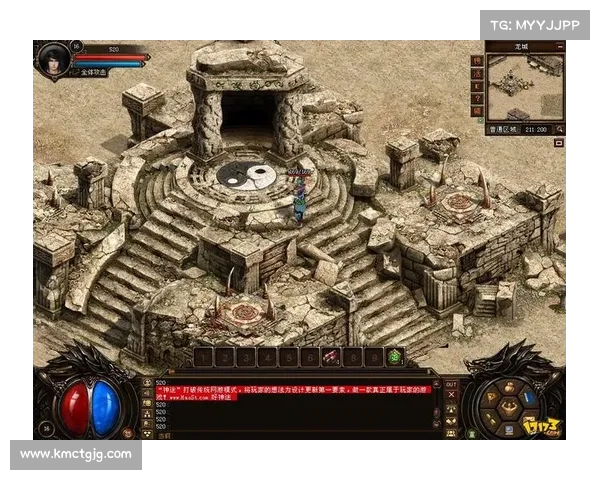The width and height of the screenshot is (600, 480).
Task: Open the 全体攻击 attack mode selector
Action: 92,74
